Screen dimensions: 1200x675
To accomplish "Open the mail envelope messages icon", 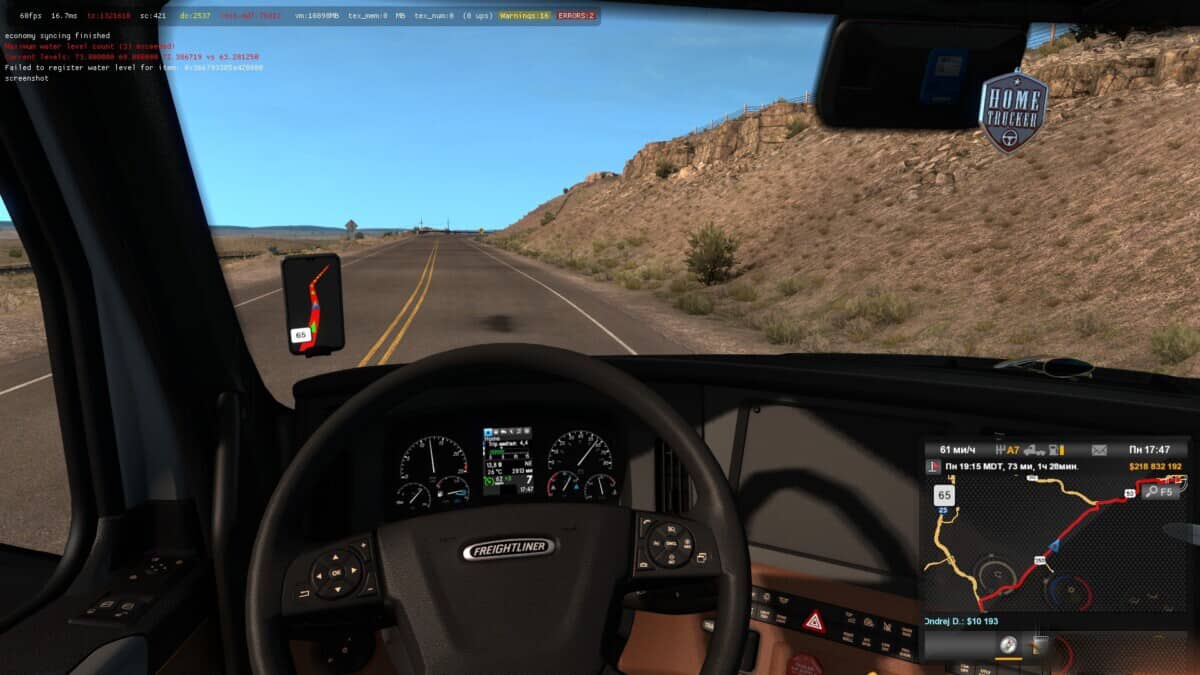I will point(1099,450).
